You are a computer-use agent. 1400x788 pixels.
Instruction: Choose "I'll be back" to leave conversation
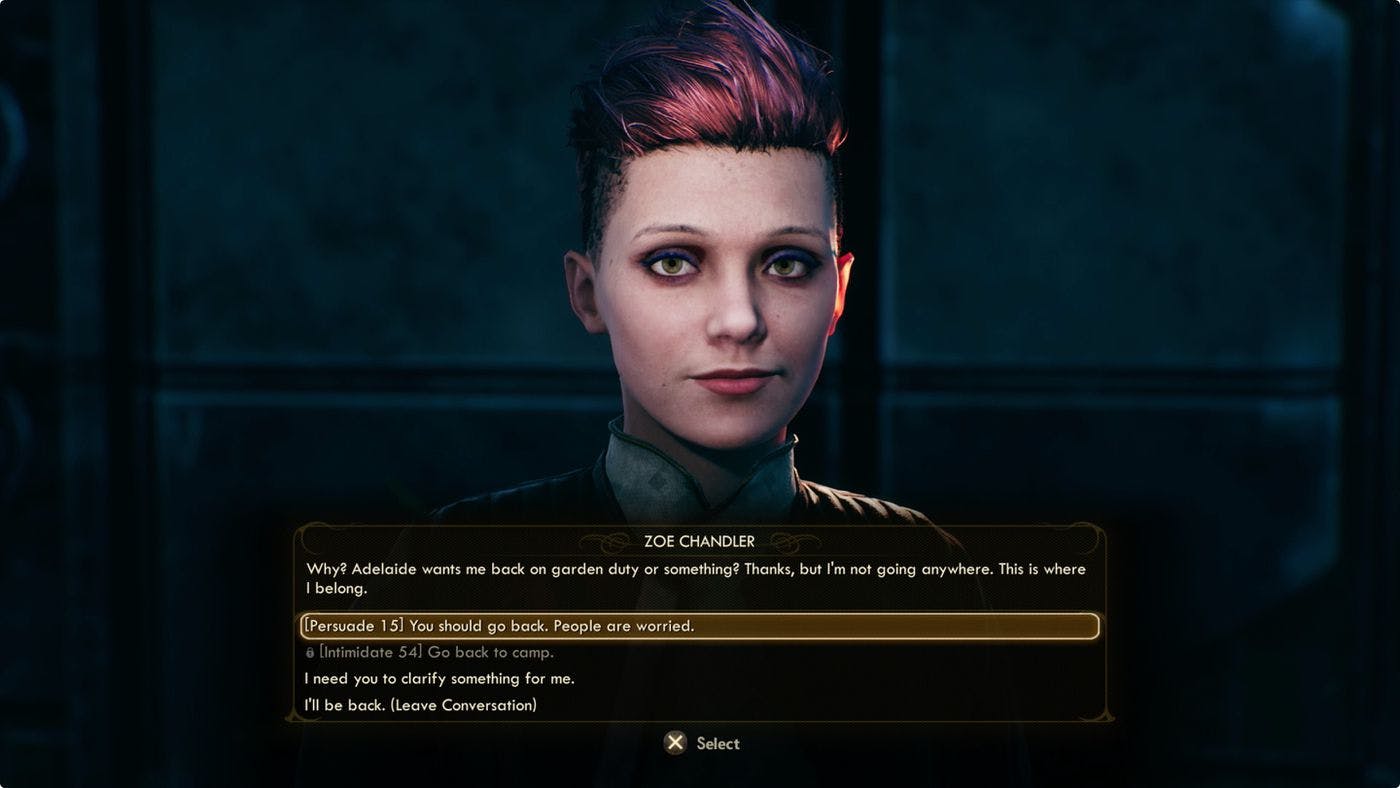click(420, 705)
